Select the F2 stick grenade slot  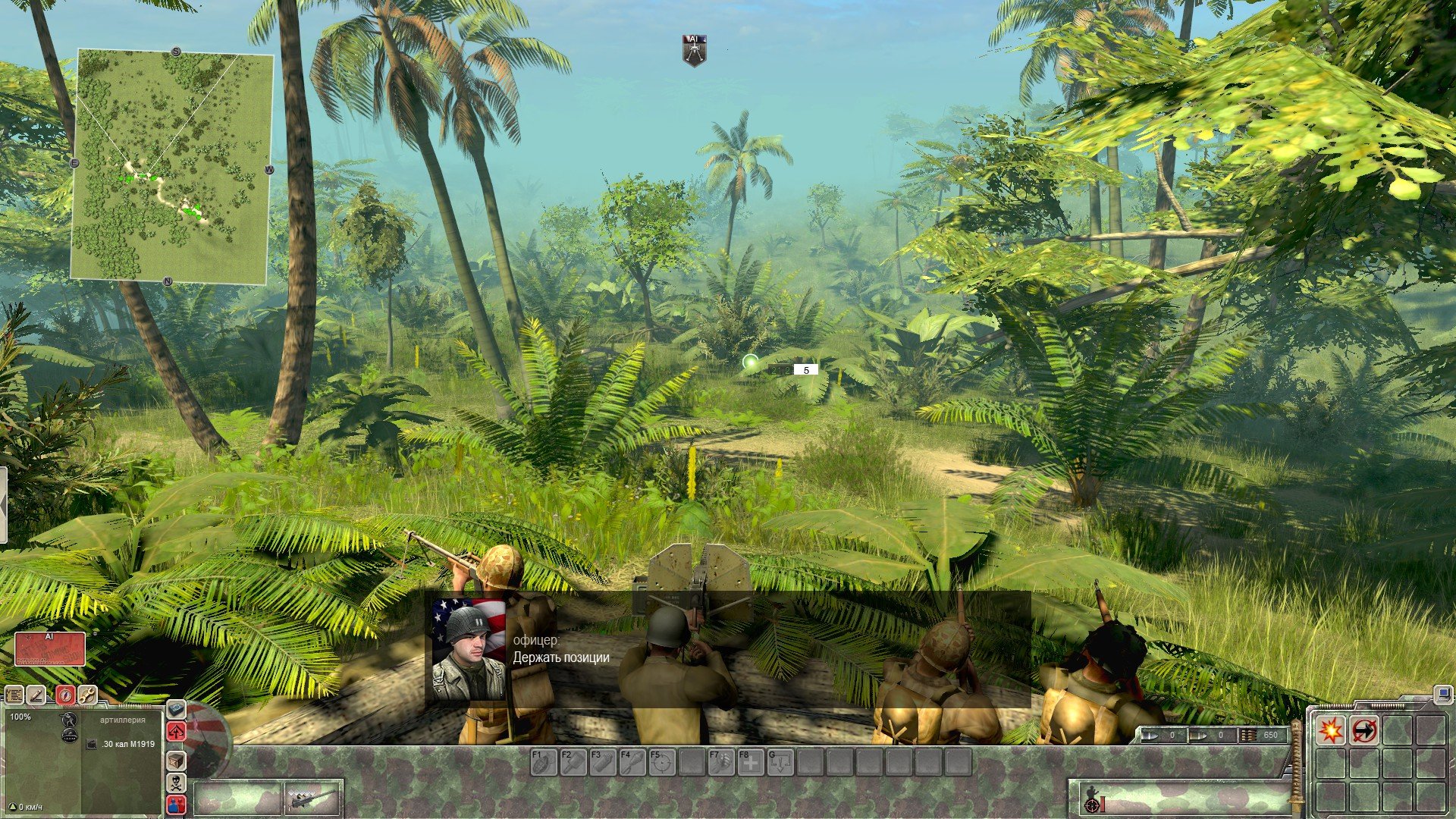[x=573, y=762]
